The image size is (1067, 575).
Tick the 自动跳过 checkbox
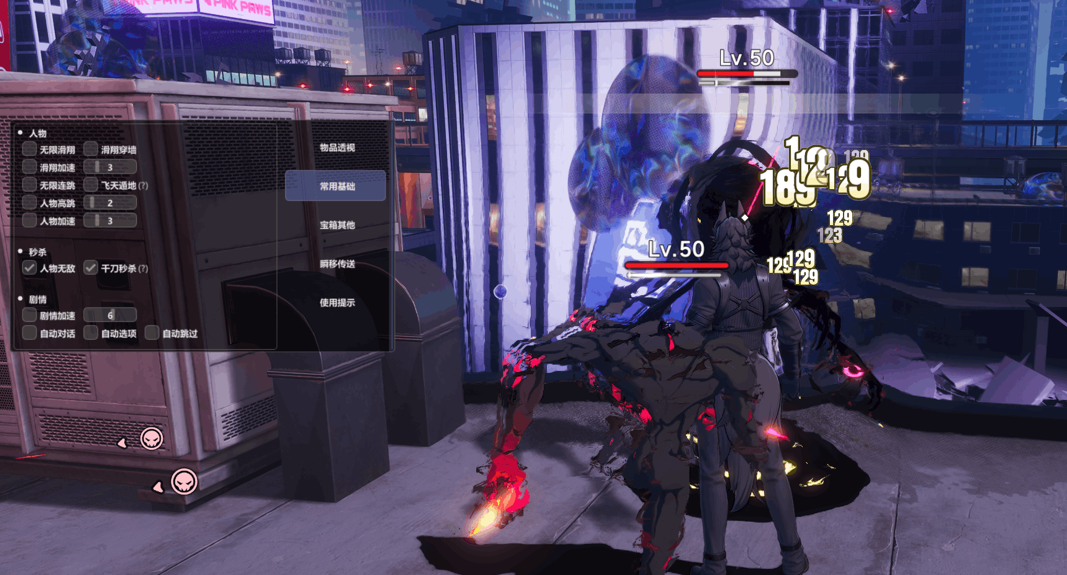pyautogui.click(x=152, y=333)
